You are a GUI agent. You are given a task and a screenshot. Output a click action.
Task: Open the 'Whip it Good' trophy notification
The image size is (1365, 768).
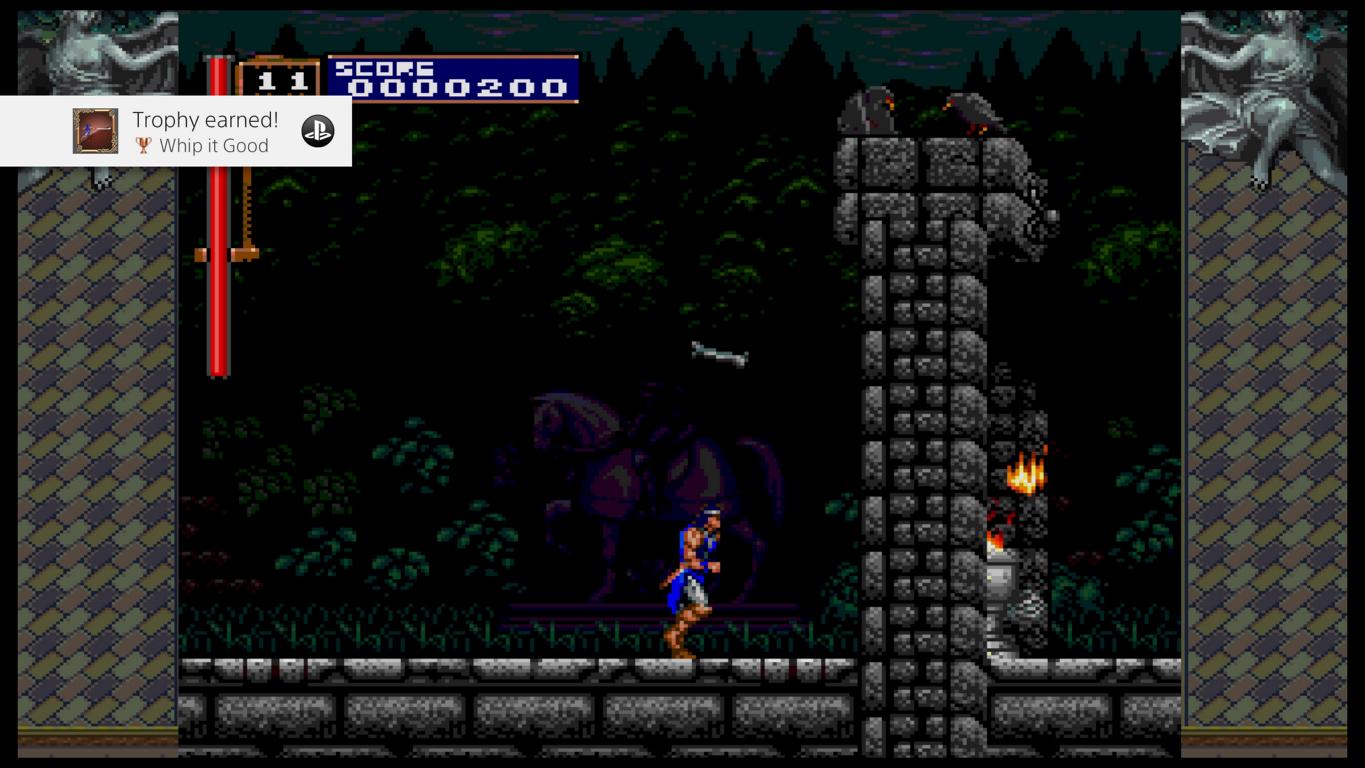coord(205,132)
